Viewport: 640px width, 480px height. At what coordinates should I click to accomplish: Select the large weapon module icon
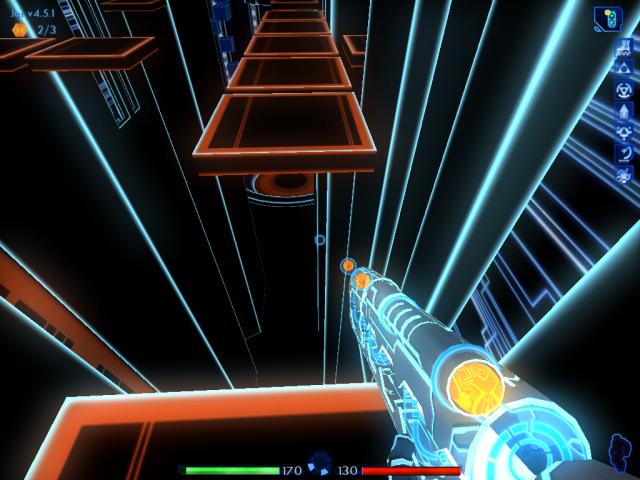pos(607,18)
